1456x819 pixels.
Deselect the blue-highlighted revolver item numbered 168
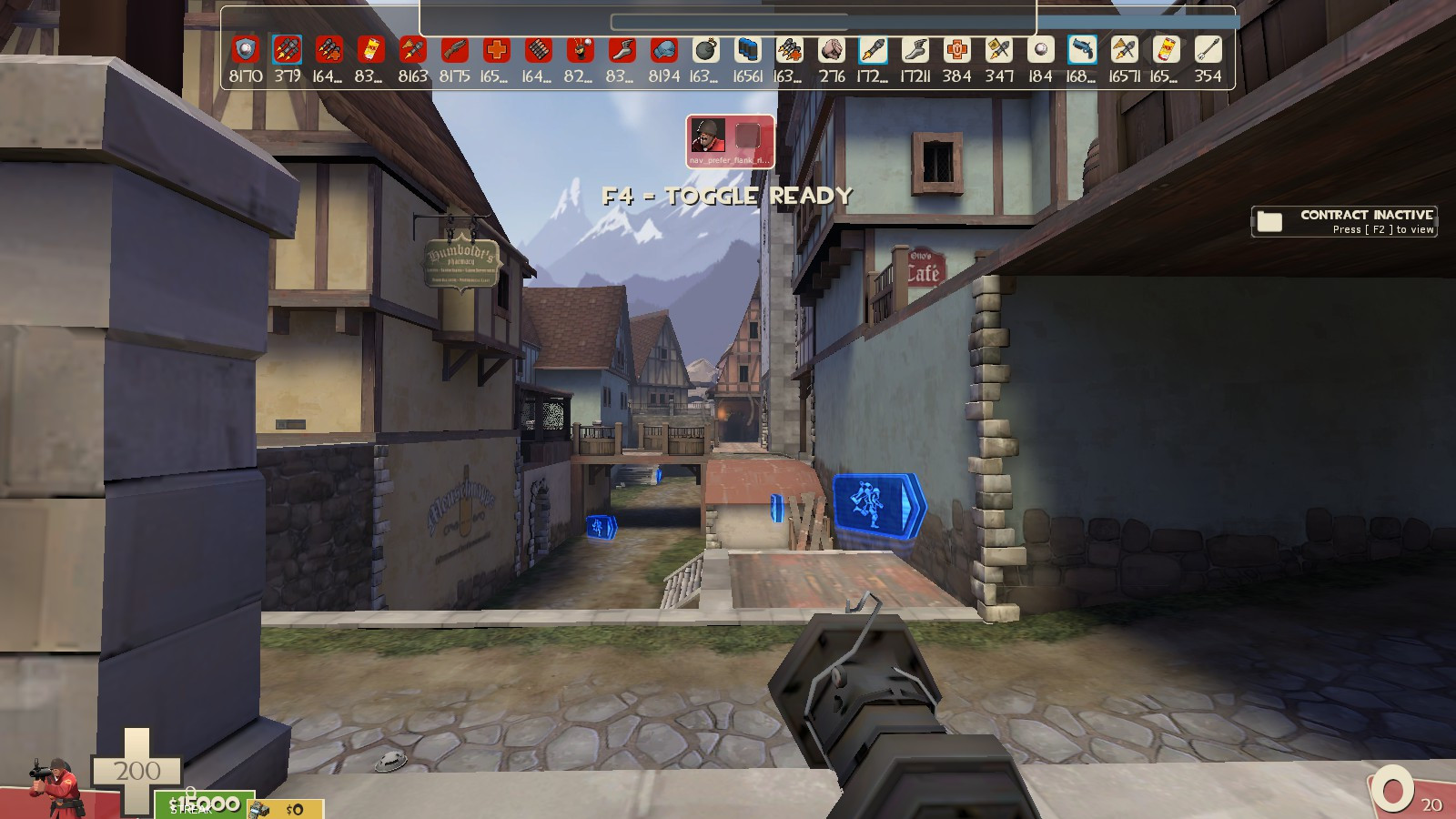coord(1081,50)
